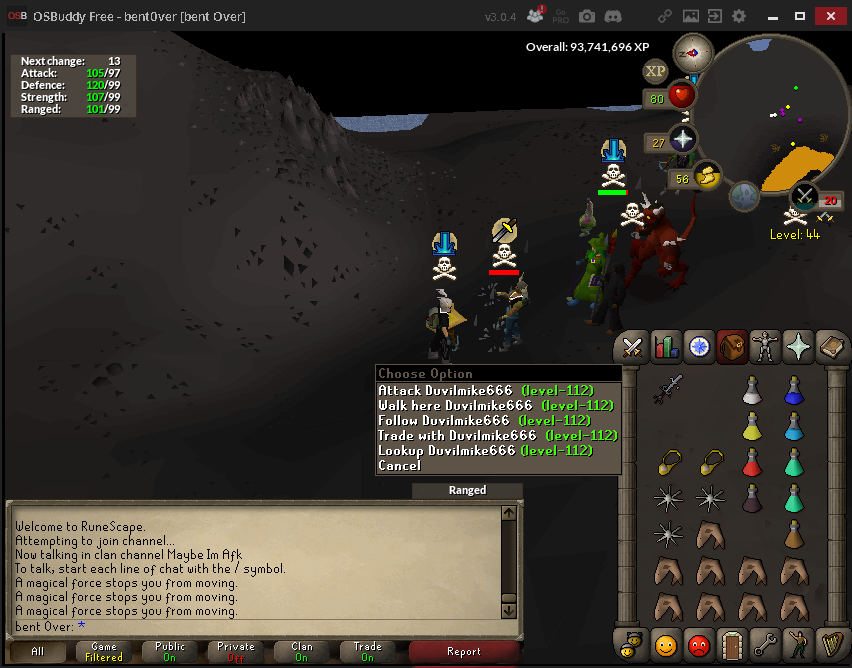Toggle the run energy boot orb

coord(708,177)
